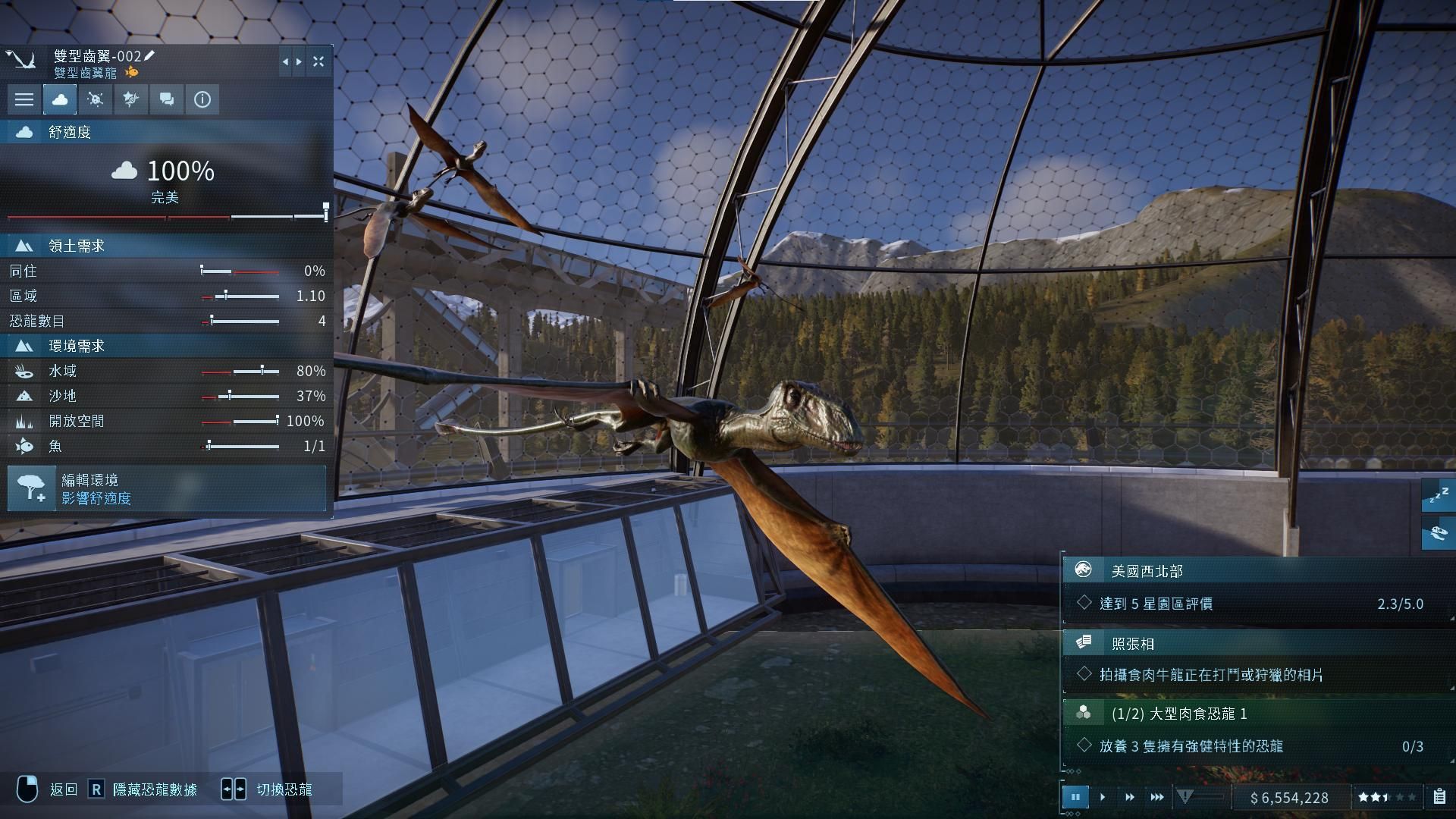Click the 編輯環境 edit environment button
The width and height of the screenshot is (1456, 819).
coord(167,488)
